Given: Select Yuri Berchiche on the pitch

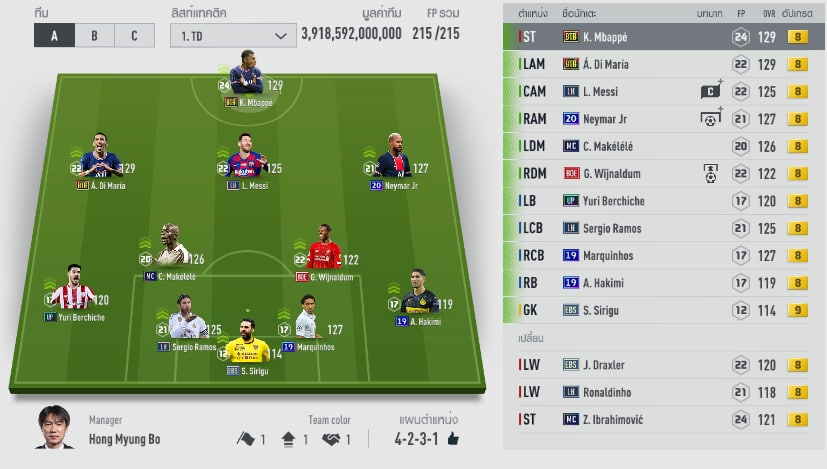Looking at the screenshot, I should coord(75,292).
